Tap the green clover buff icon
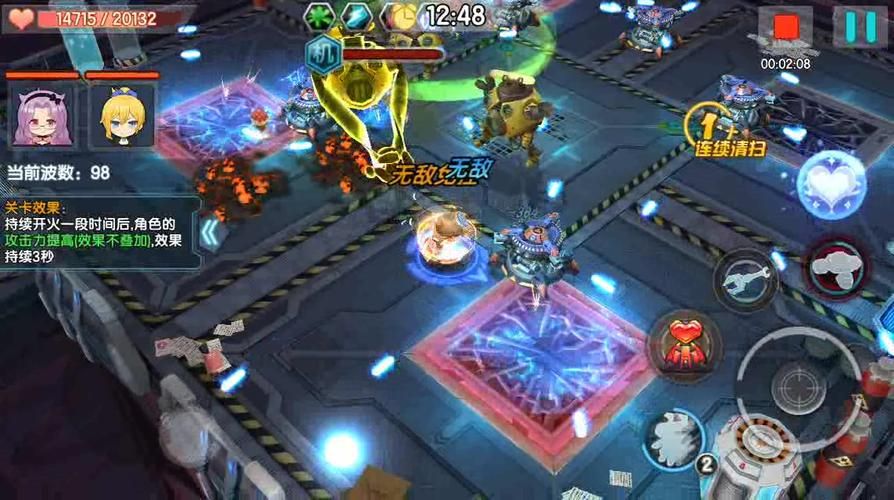 tap(320, 16)
